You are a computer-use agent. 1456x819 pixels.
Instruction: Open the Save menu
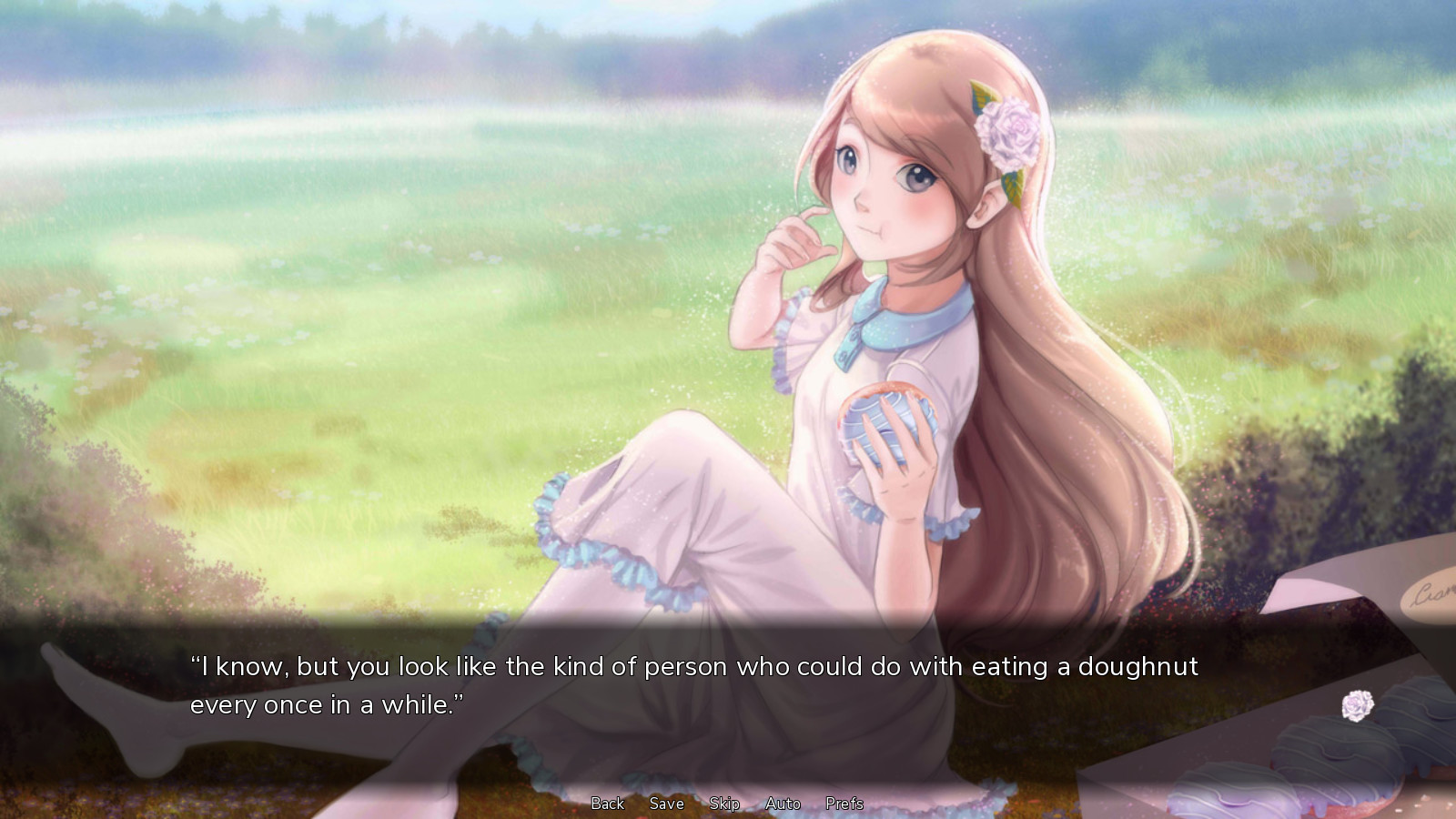coord(666,804)
